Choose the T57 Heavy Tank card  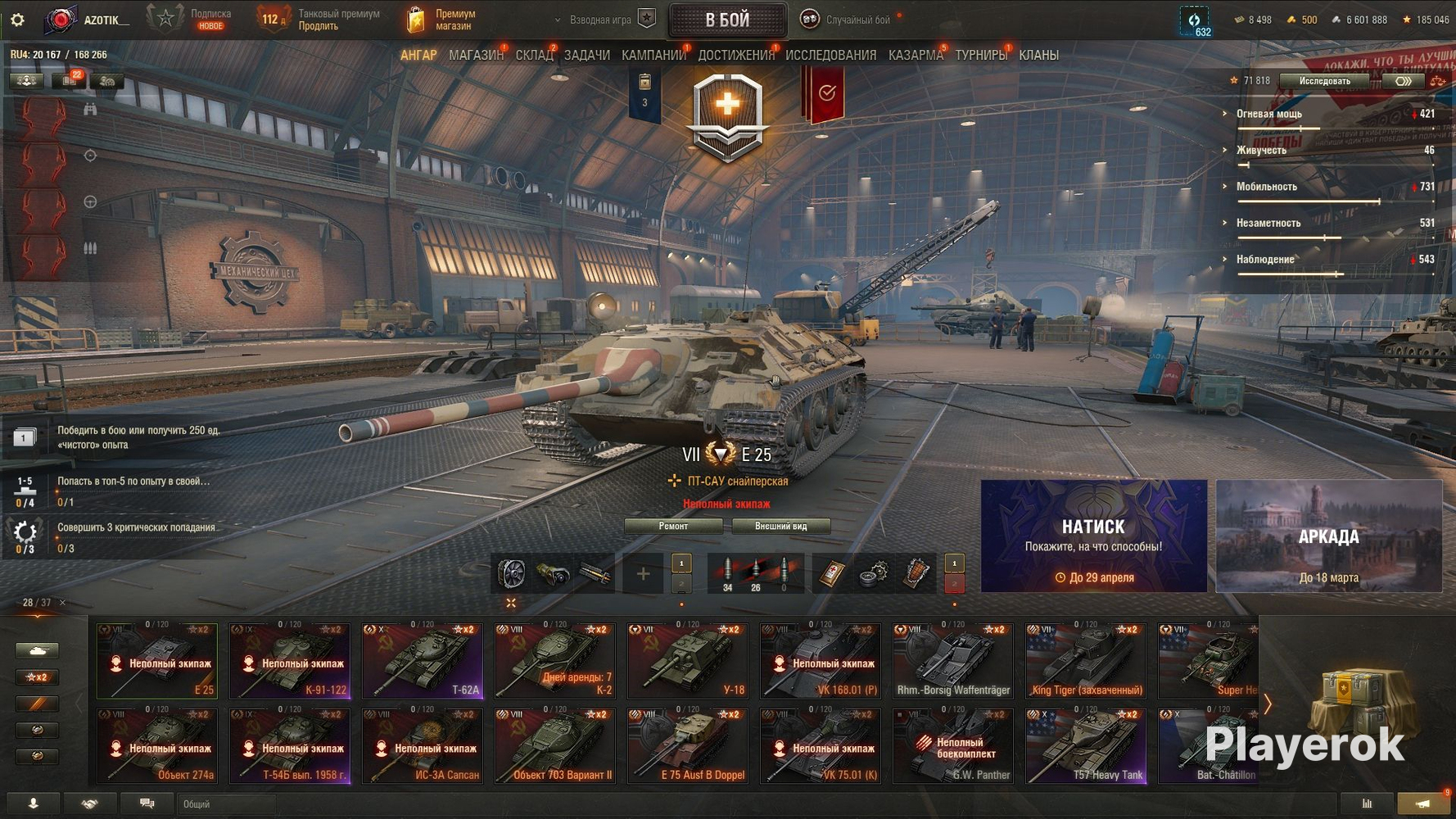1086,745
